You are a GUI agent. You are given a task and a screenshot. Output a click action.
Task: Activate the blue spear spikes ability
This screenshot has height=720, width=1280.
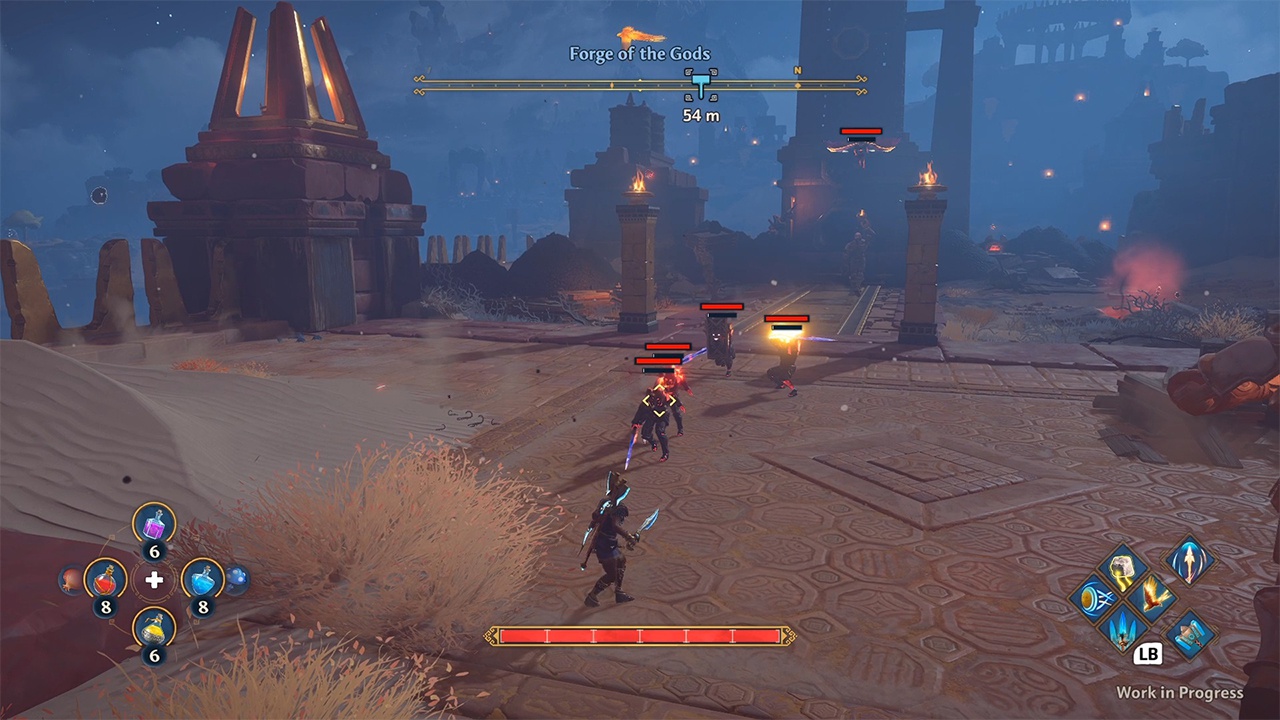pos(1121,630)
